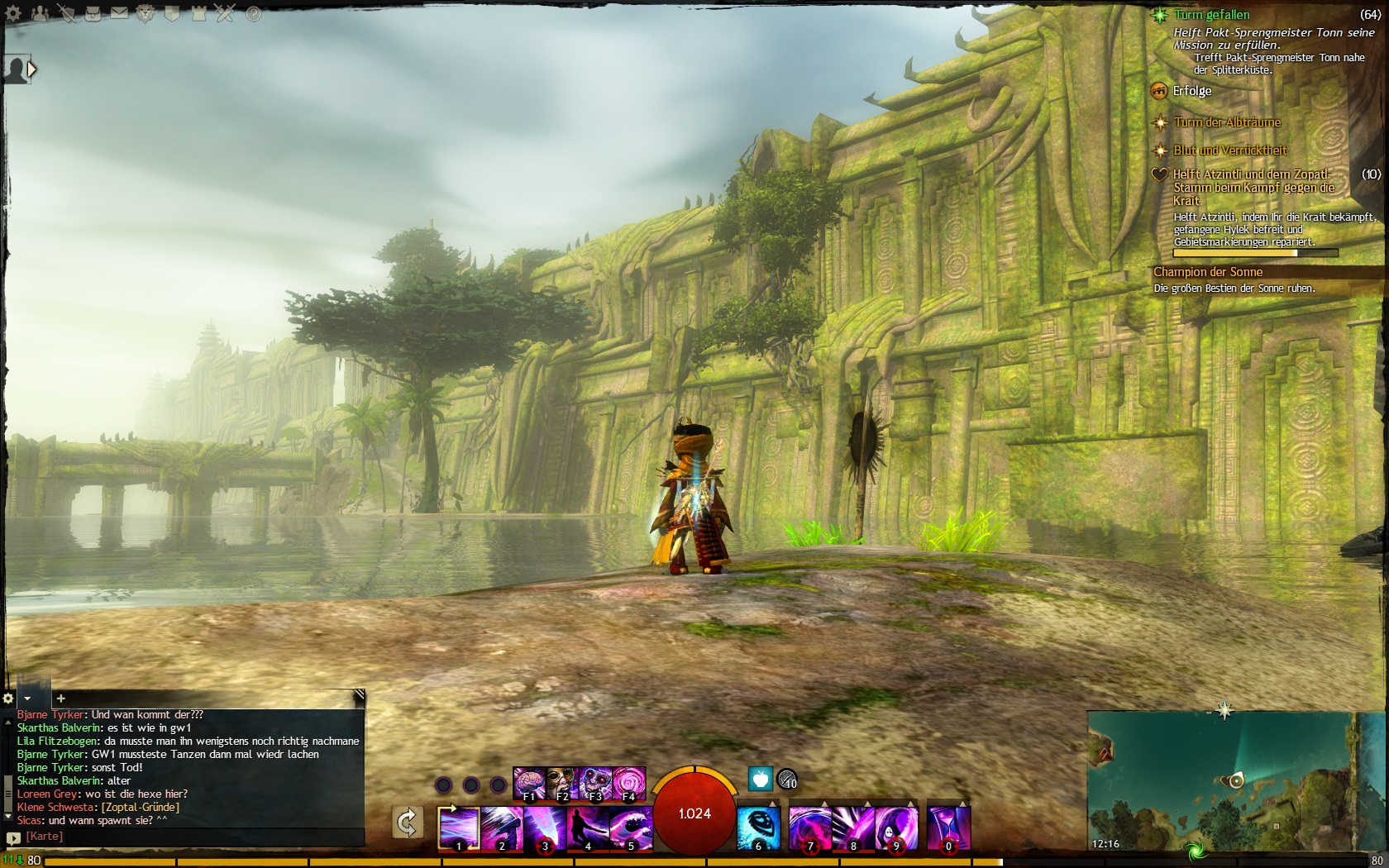This screenshot has height=868, width=1389.
Task: Open the gear-shaped game menu
Action: coord(13,13)
